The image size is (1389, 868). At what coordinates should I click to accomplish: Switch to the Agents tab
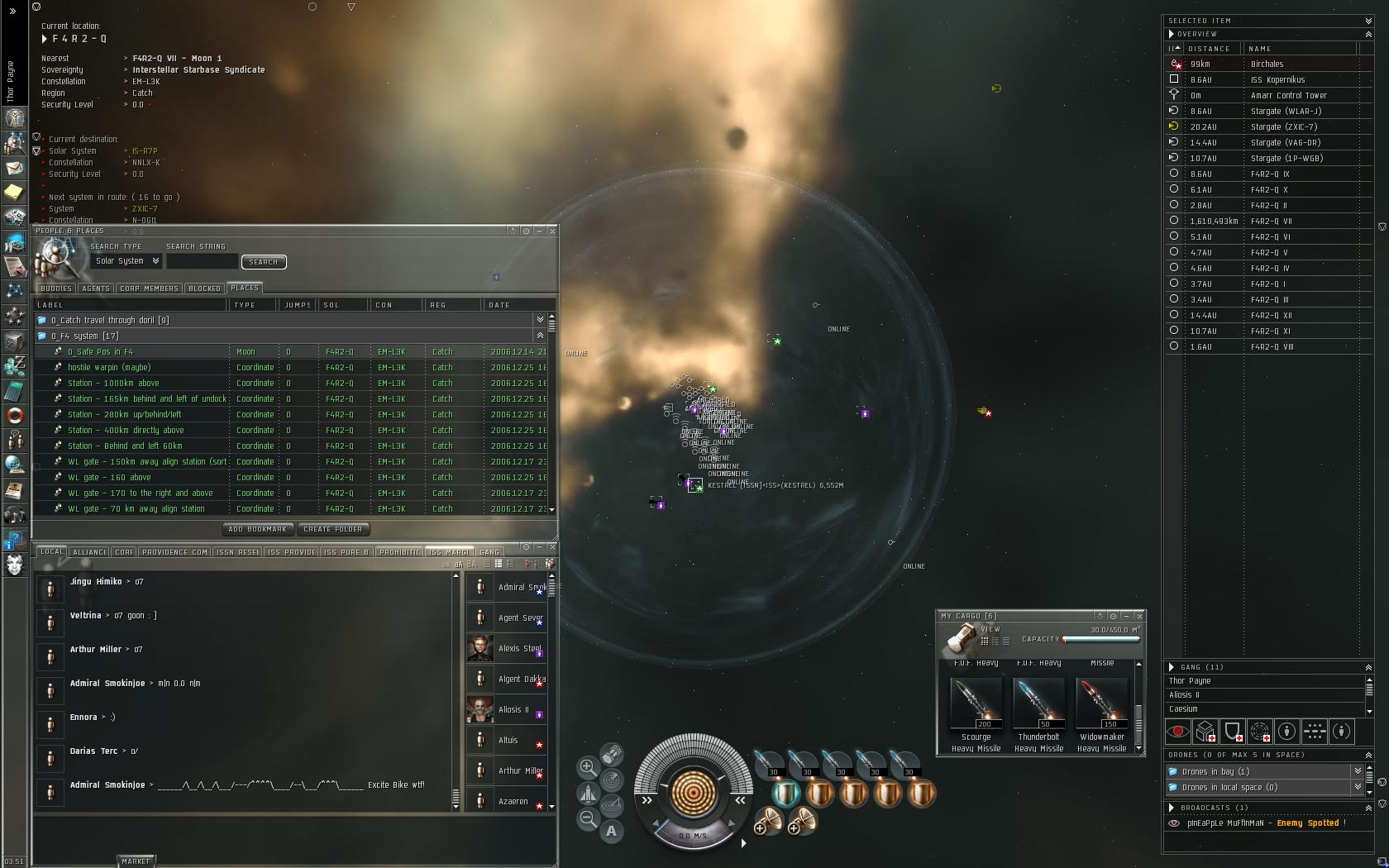[x=96, y=289]
